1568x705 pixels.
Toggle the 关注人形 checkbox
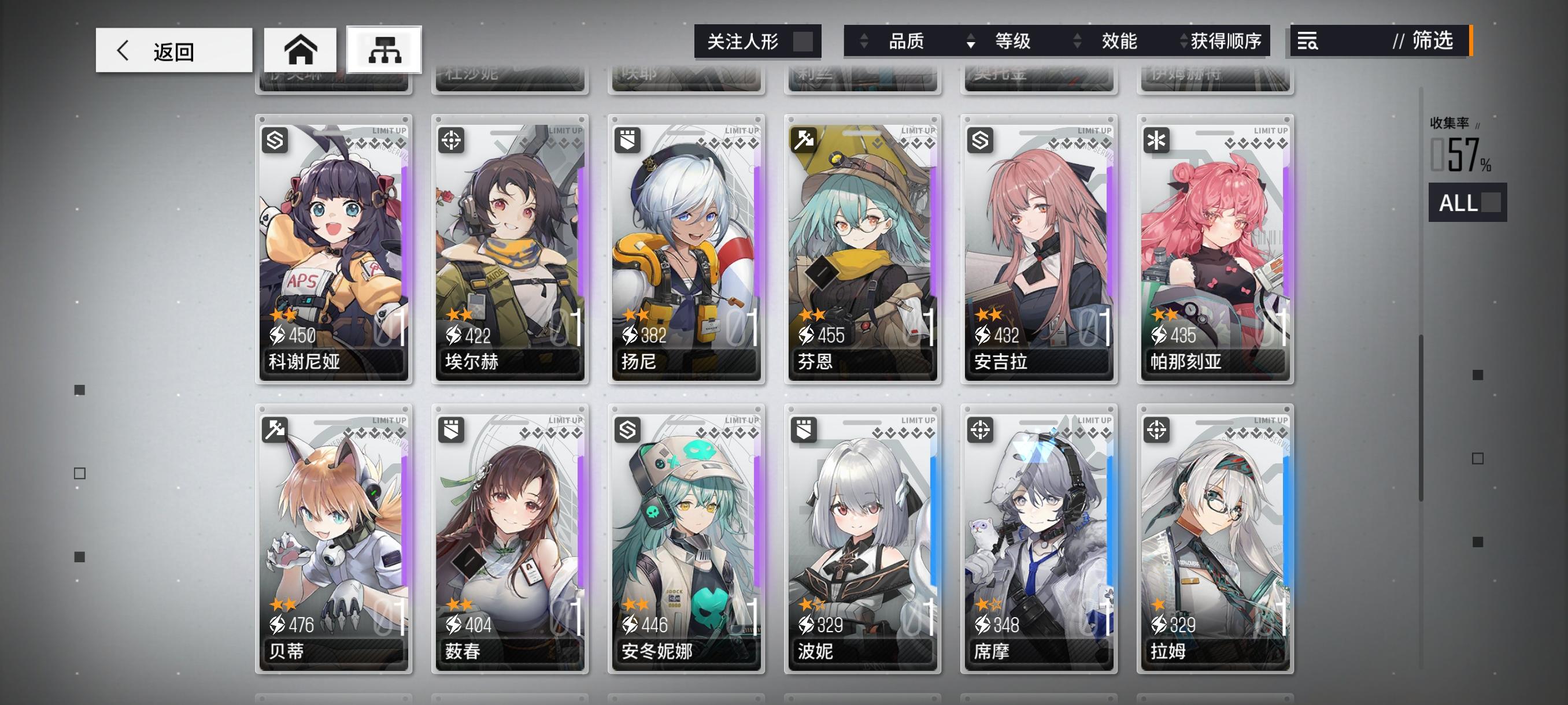(x=805, y=42)
